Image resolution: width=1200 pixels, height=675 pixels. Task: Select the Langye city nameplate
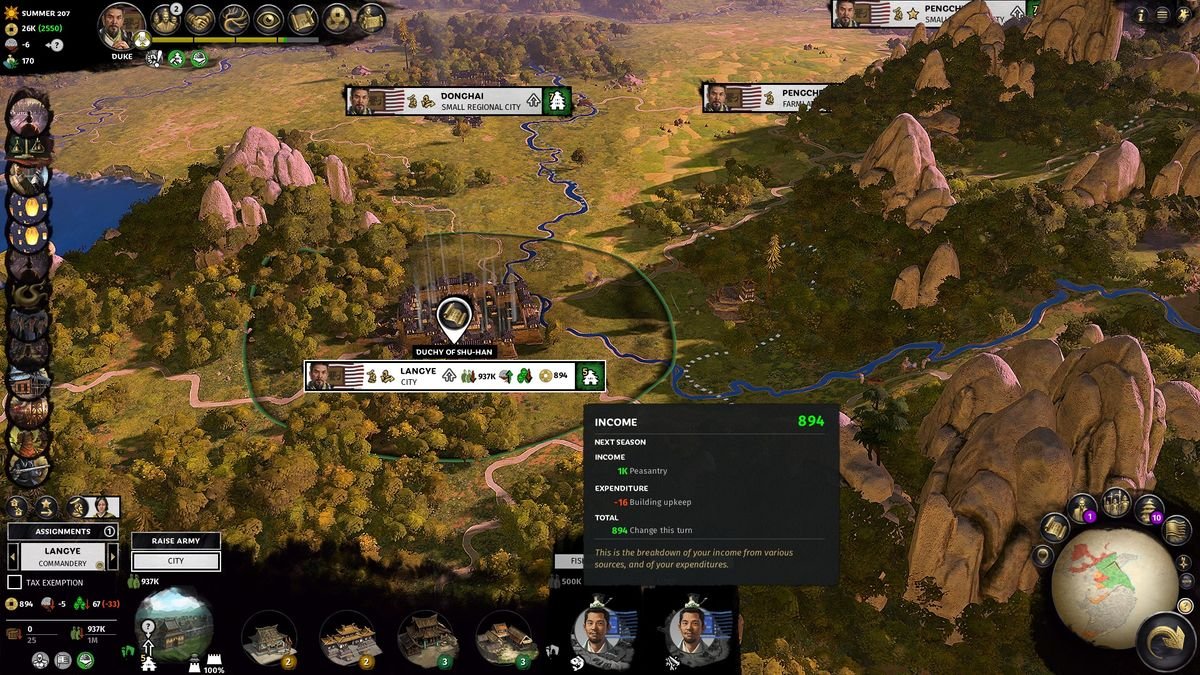pyautogui.click(x=418, y=376)
